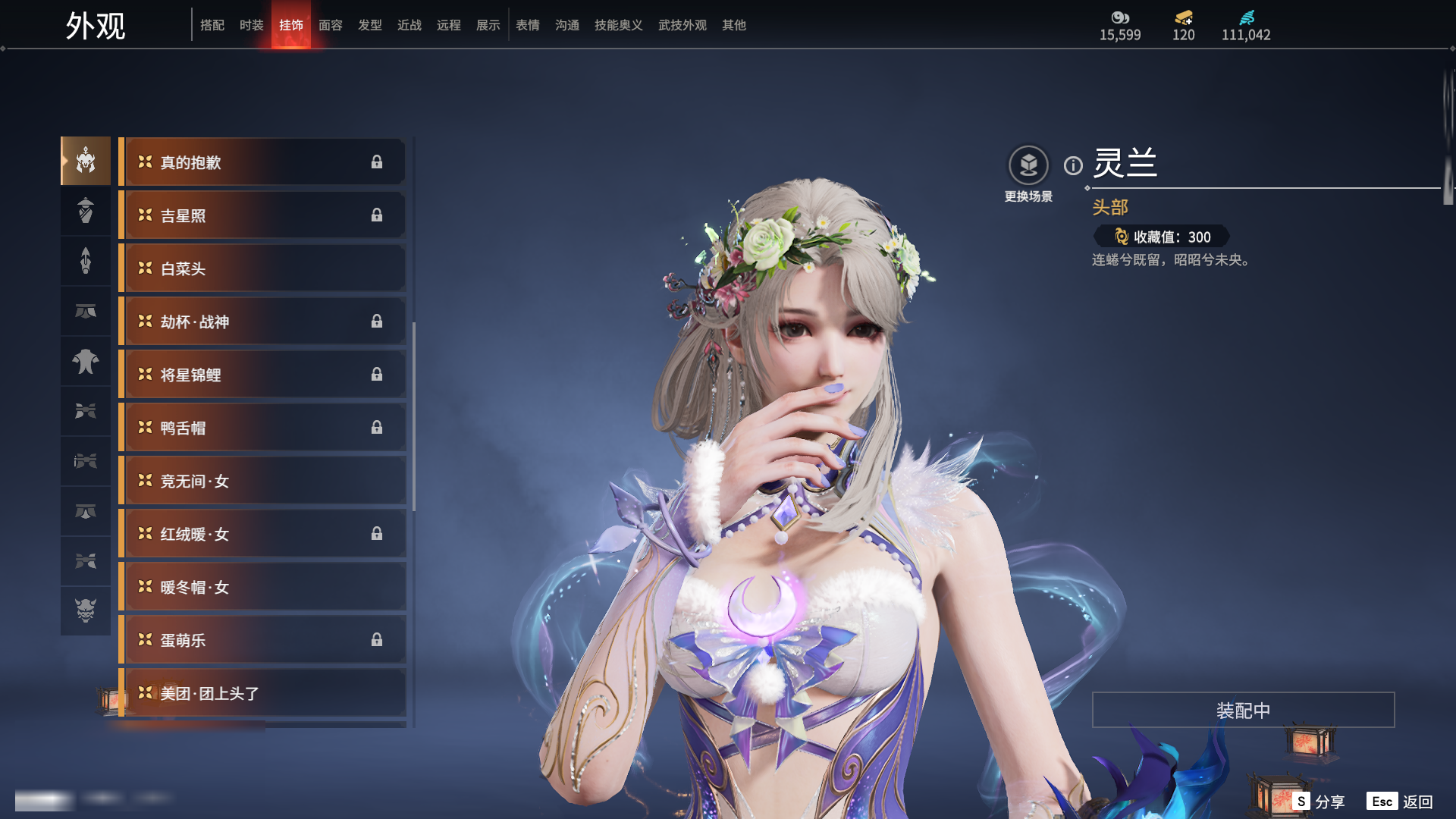Image resolution: width=1456 pixels, height=819 pixels.
Task: Select the 面容 tab
Action: tap(331, 25)
